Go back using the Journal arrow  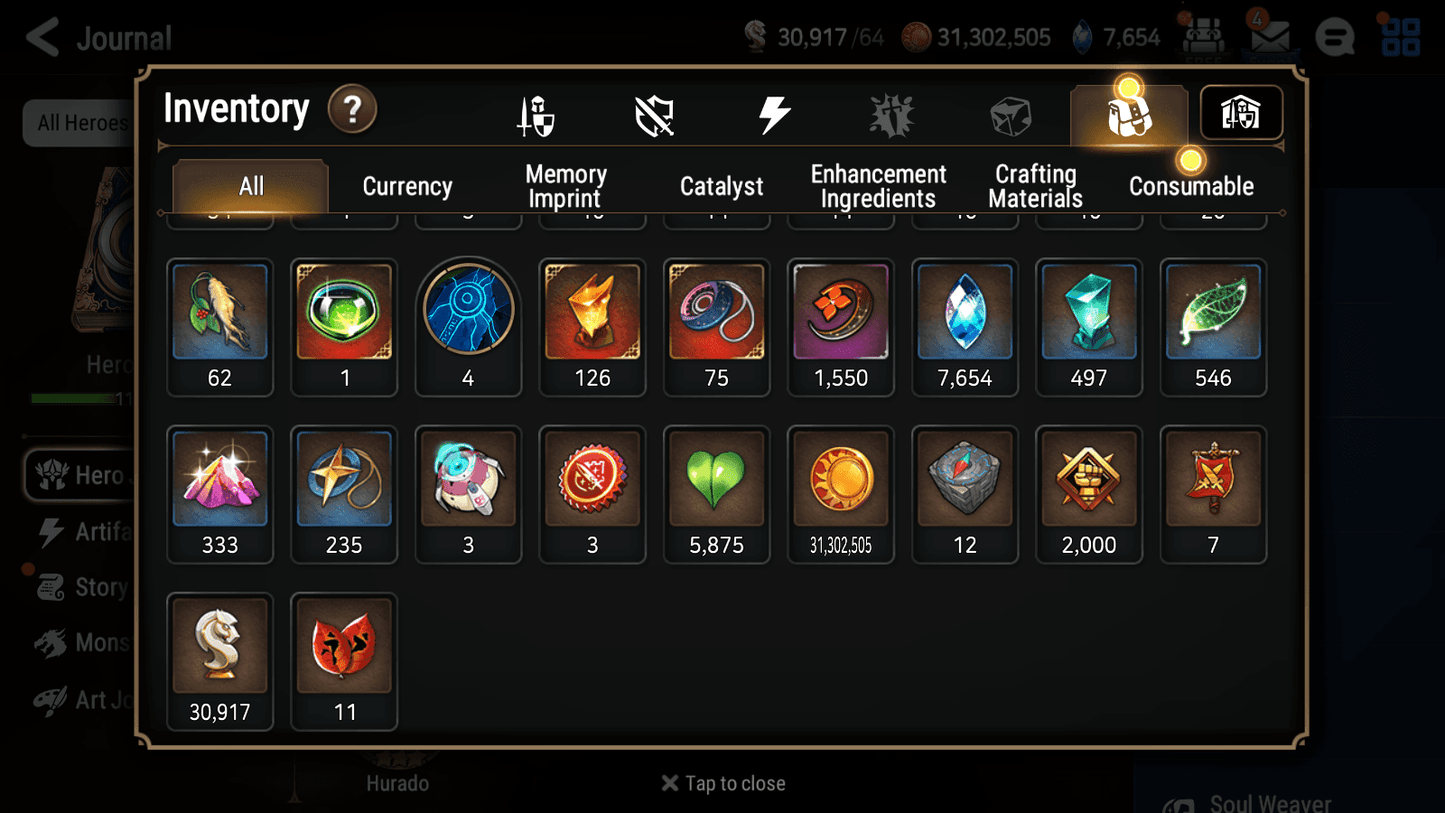point(41,36)
